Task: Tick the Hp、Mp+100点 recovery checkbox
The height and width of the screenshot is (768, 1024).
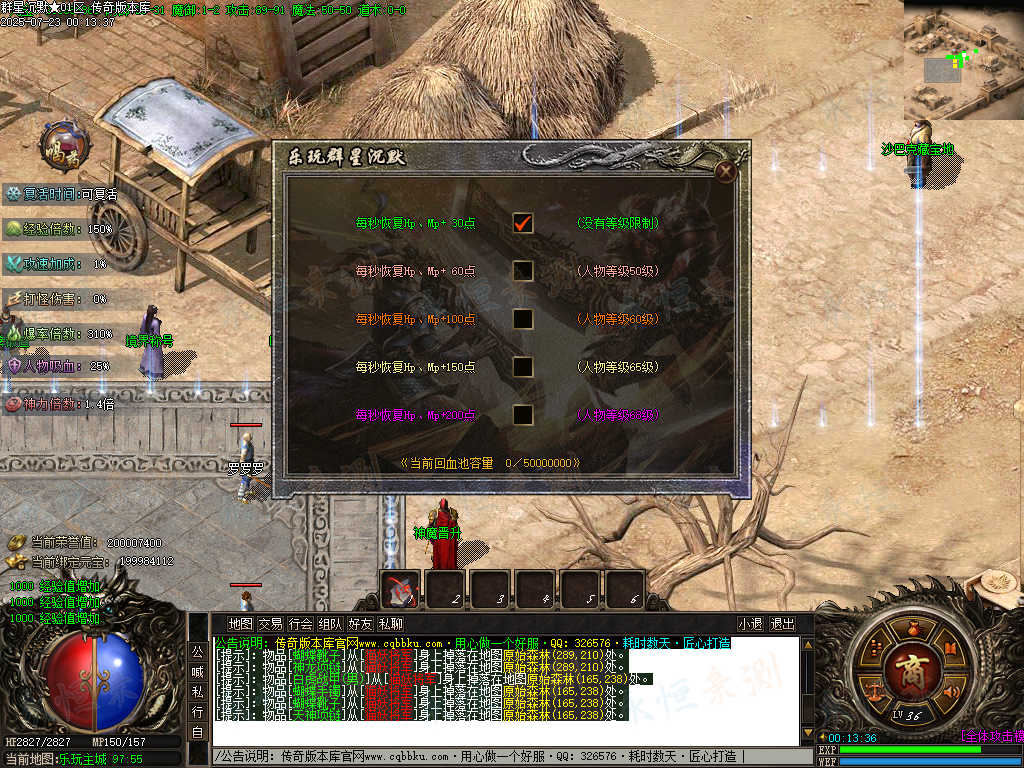Action: pyautogui.click(x=522, y=319)
